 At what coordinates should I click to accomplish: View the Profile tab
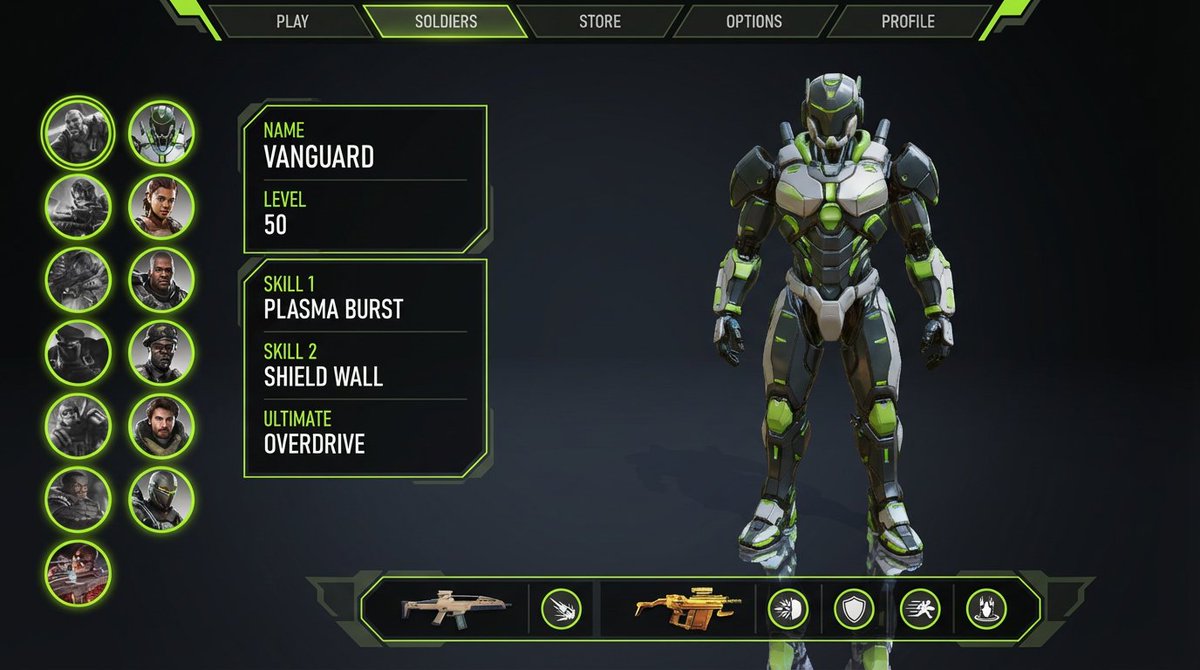tap(908, 21)
